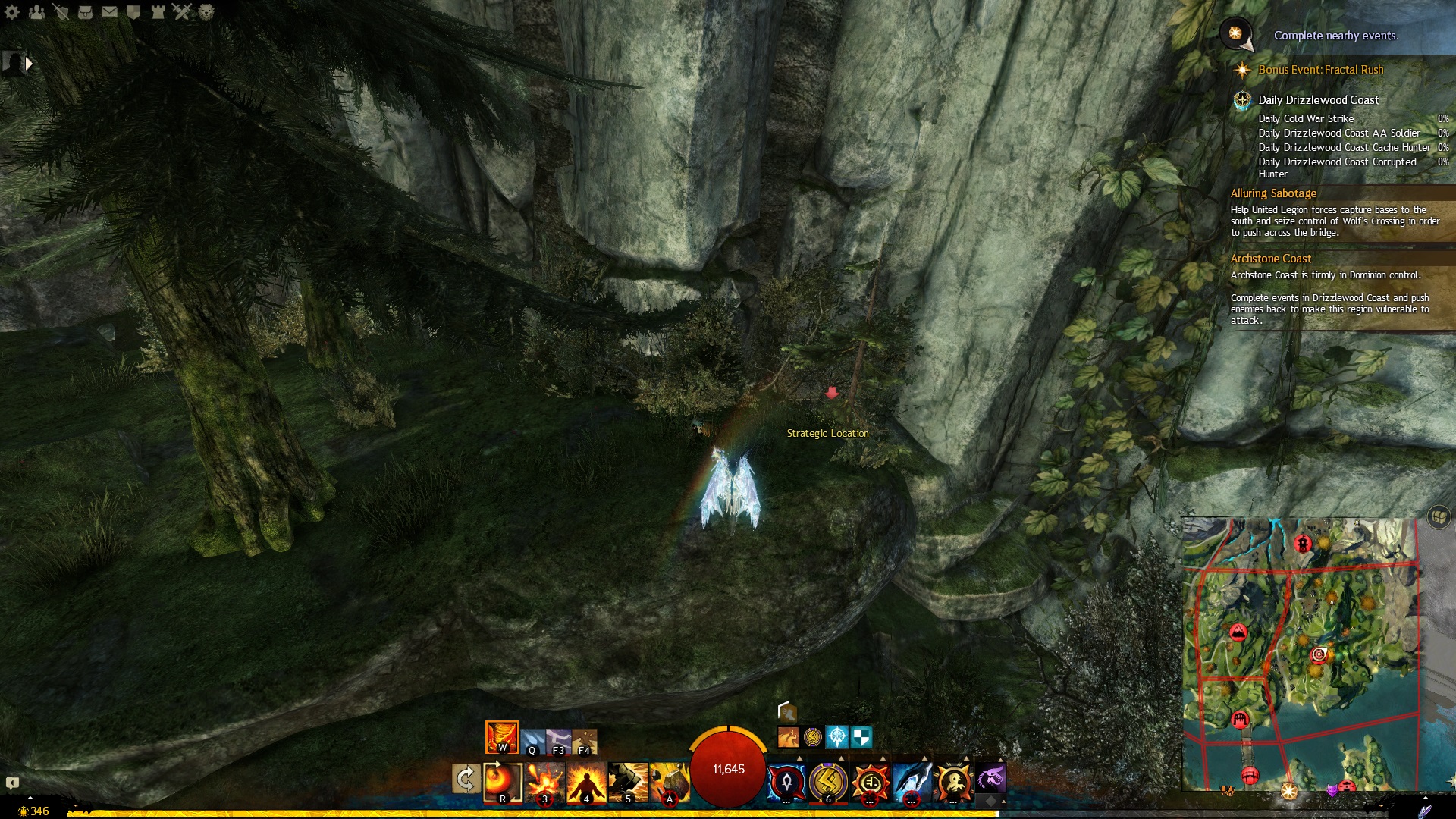Screen dimensions: 1456x819
Task: Use the burning figure skill in slot 4
Action: point(586,782)
